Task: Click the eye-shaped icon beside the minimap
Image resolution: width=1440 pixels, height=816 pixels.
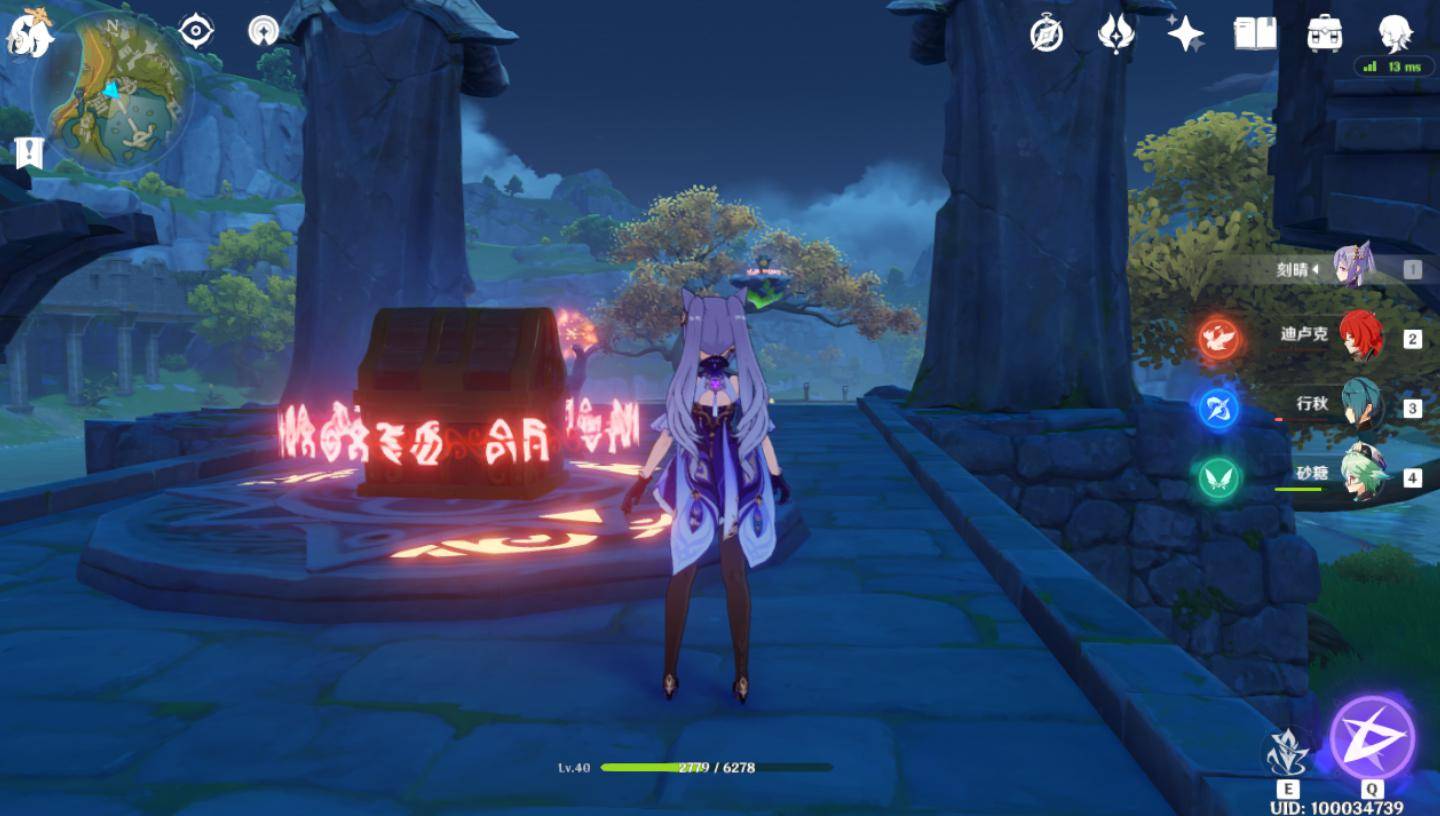Action: 195,31
